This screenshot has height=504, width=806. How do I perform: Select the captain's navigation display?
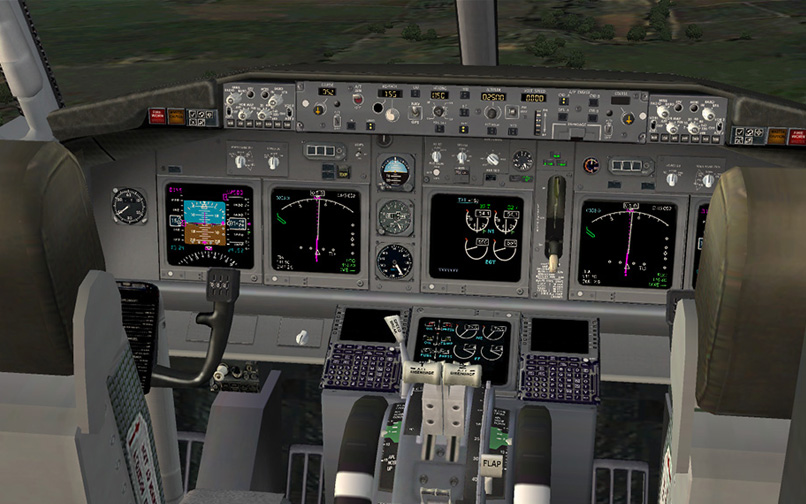click(x=319, y=232)
